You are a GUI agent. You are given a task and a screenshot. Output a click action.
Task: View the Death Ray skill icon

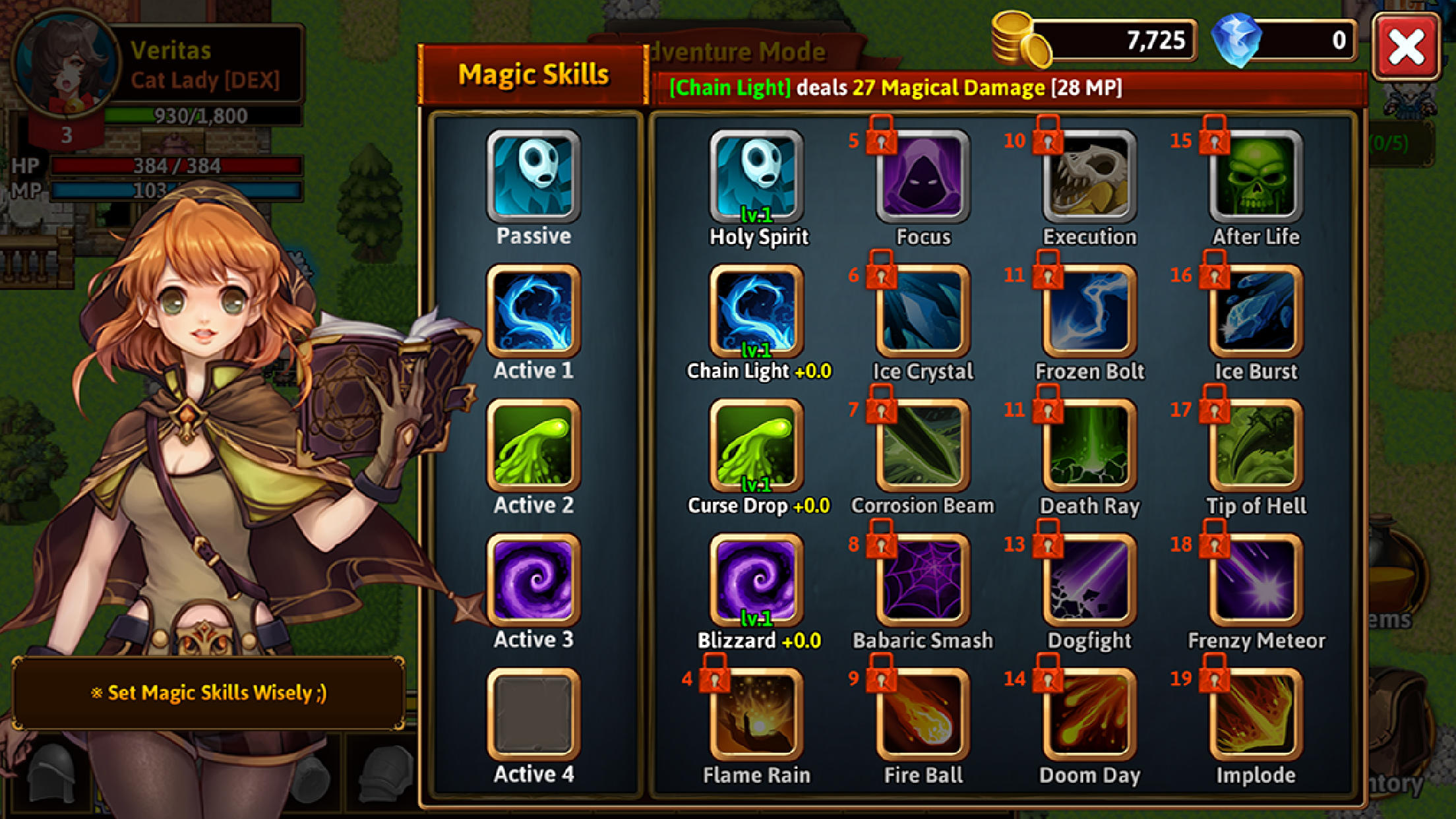tap(1088, 445)
